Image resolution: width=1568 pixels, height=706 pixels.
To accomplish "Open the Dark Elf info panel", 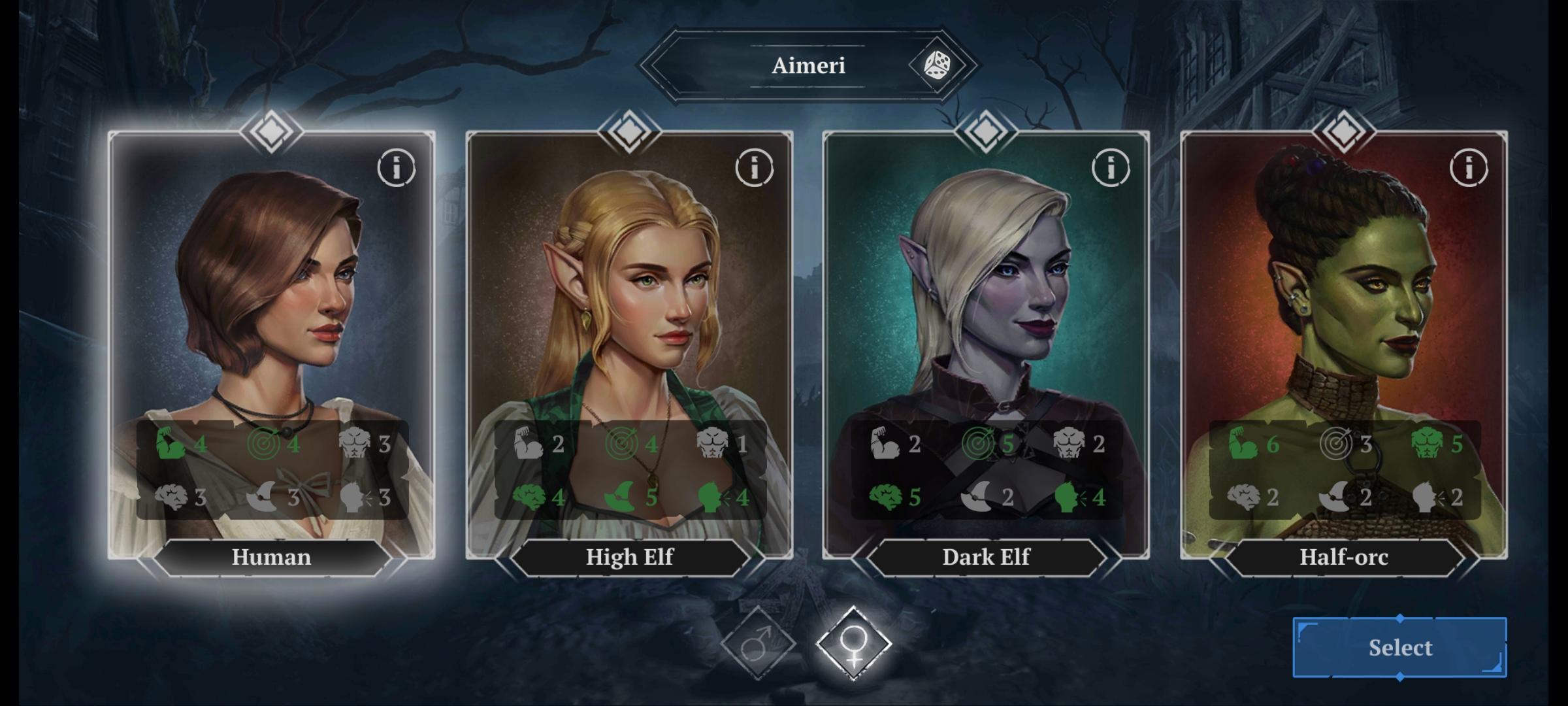I will (1111, 168).
